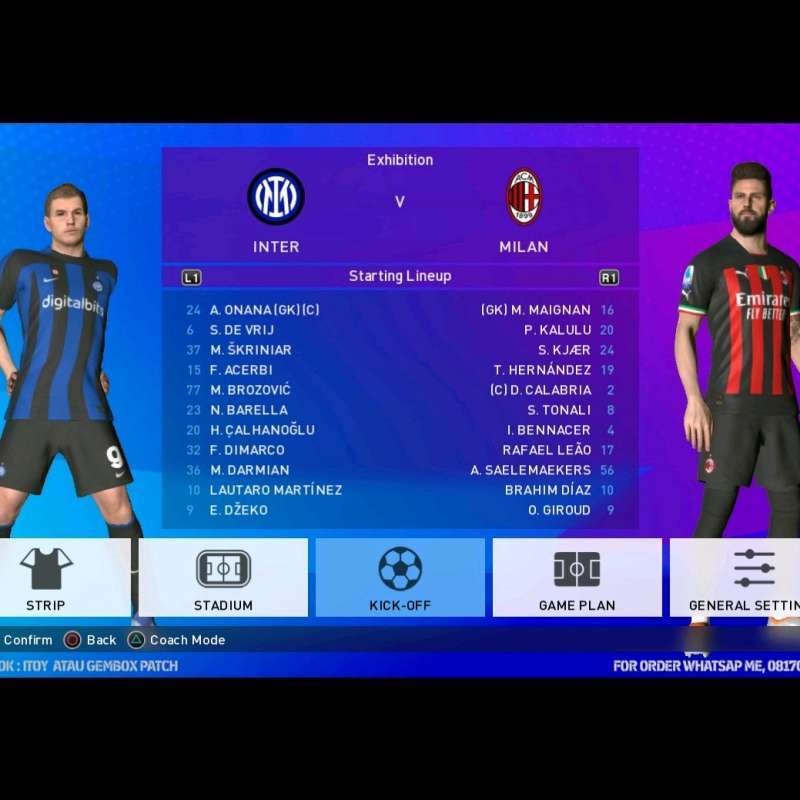Choose S. Tonali in Milan's lineup

click(559, 410)
